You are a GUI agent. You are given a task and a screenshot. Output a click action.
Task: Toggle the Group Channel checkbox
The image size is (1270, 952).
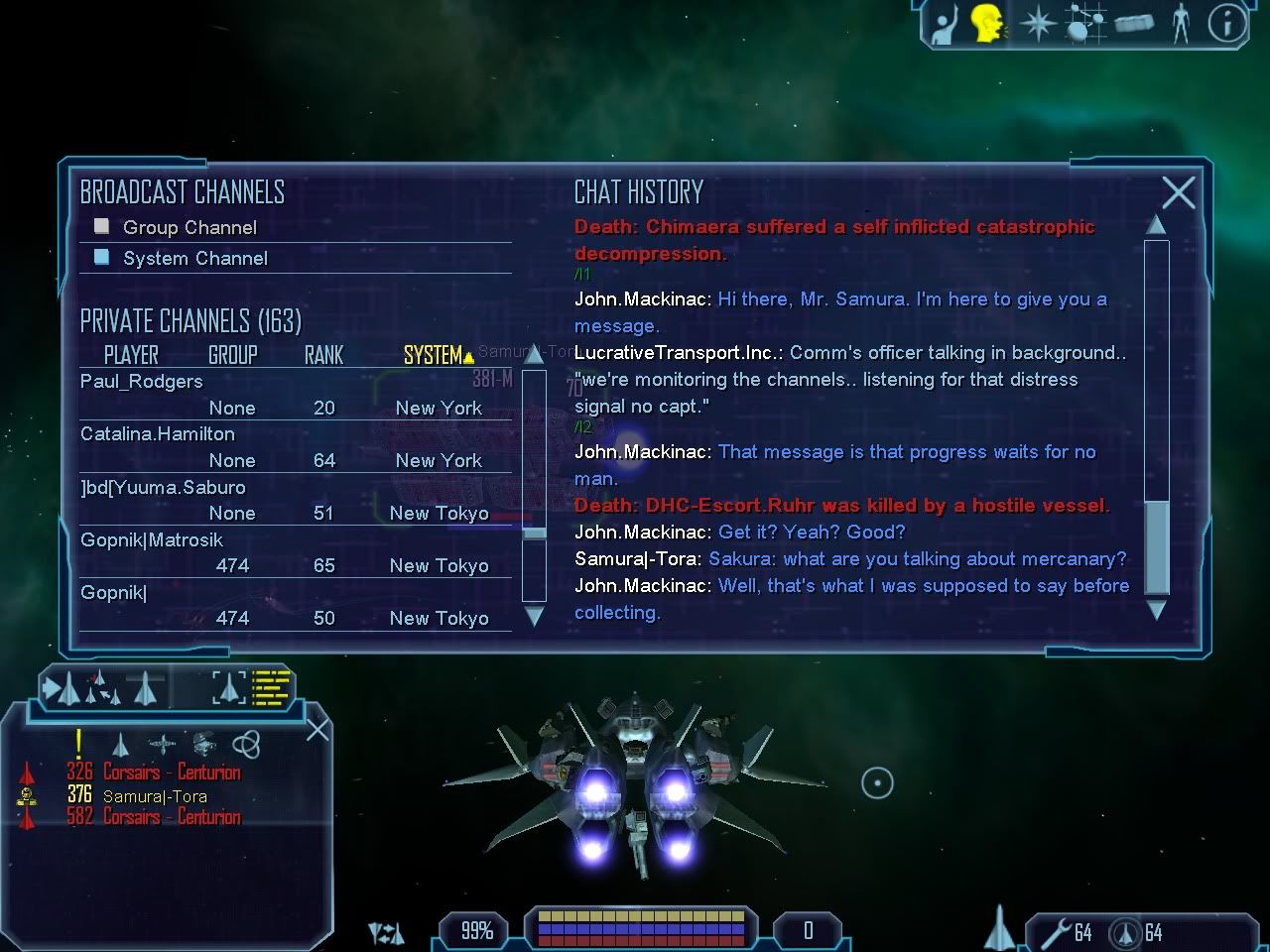click(101, 227)
